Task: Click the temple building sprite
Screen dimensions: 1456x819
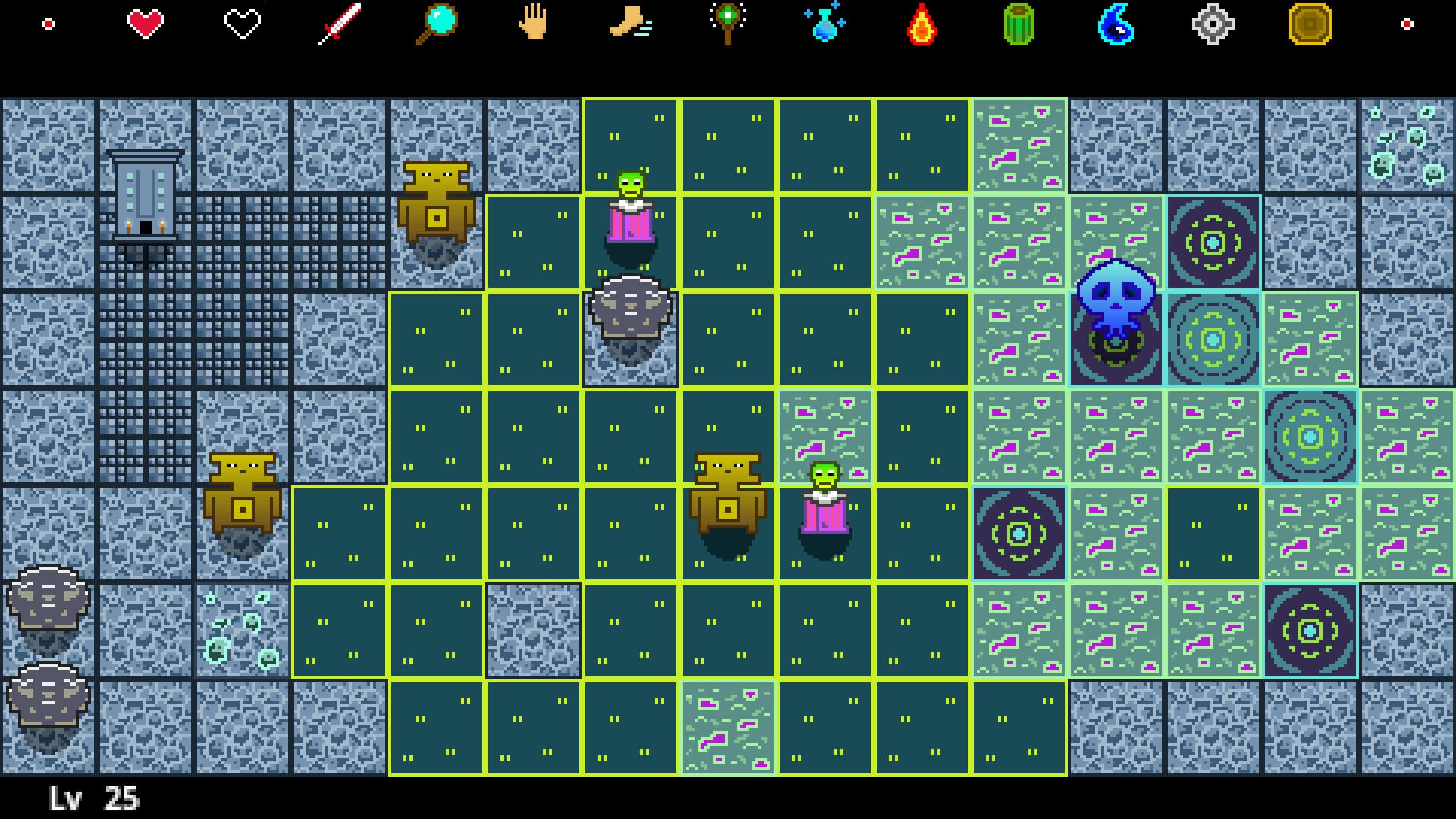Action: click(x=144, y=193)
